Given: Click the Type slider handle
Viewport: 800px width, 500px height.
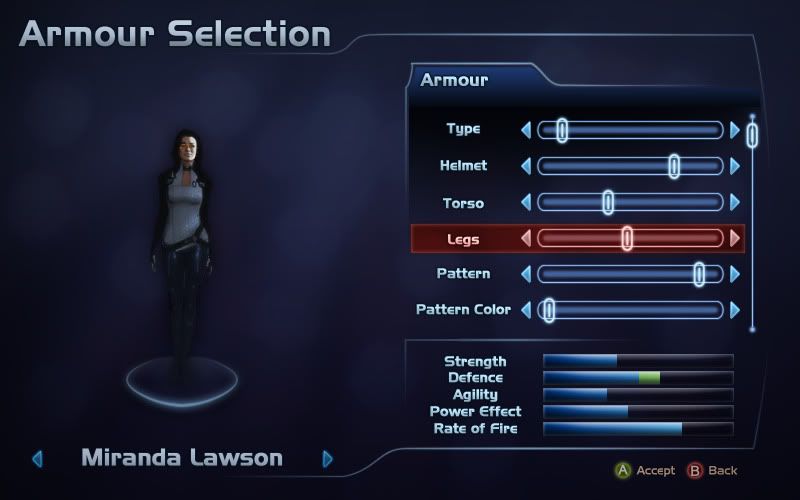Looking at the screenshot, I should coord(562,130).
